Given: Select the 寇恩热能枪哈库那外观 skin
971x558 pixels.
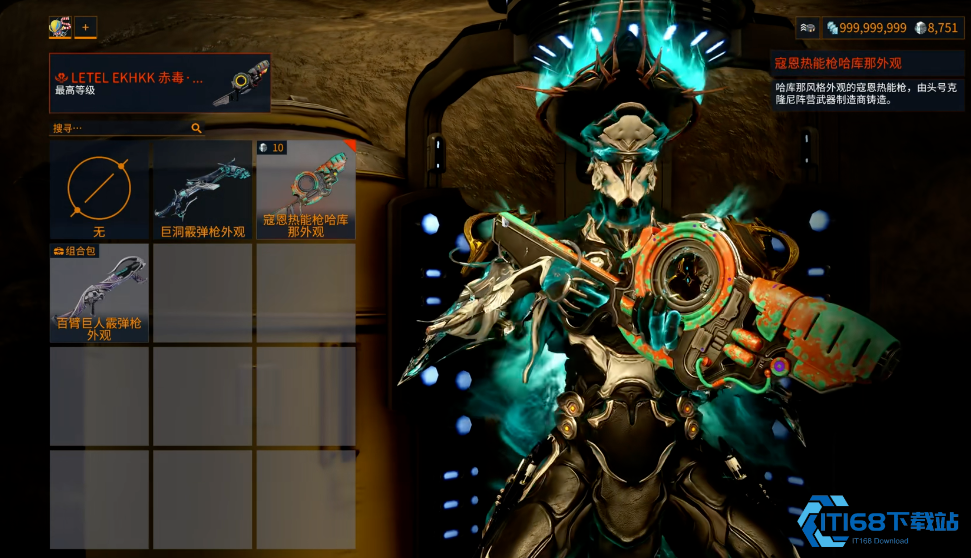Looking at the screenshot, I should point(306,190).
